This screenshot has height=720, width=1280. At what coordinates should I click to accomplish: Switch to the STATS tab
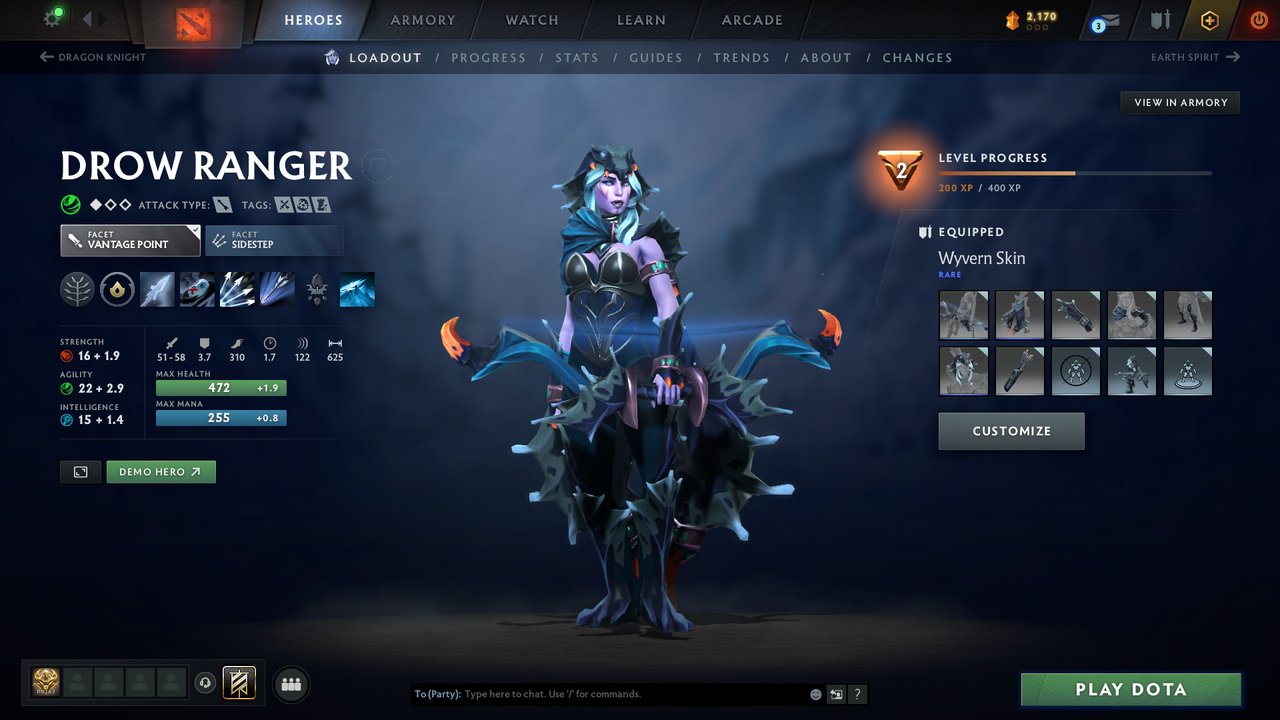point(577,57)
